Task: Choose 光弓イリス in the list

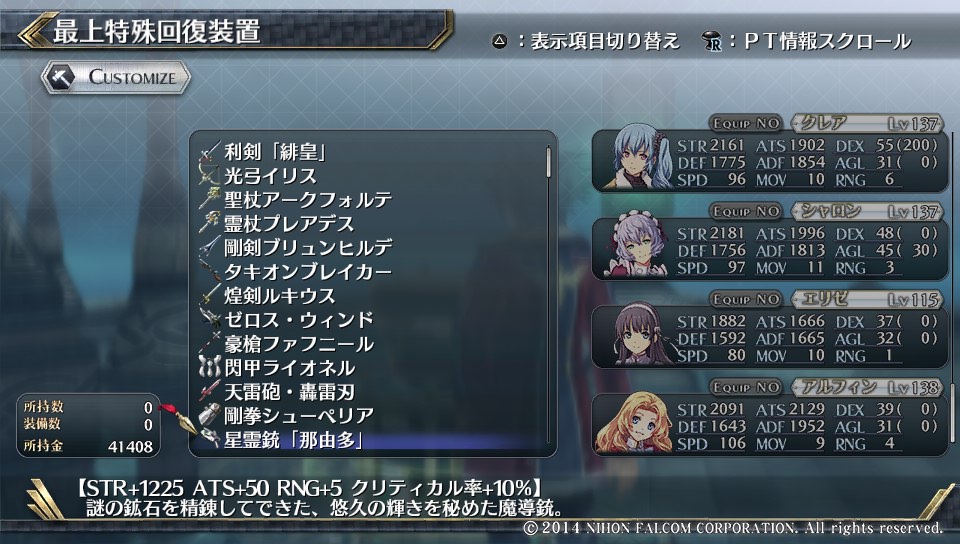Action: (271, 176)
